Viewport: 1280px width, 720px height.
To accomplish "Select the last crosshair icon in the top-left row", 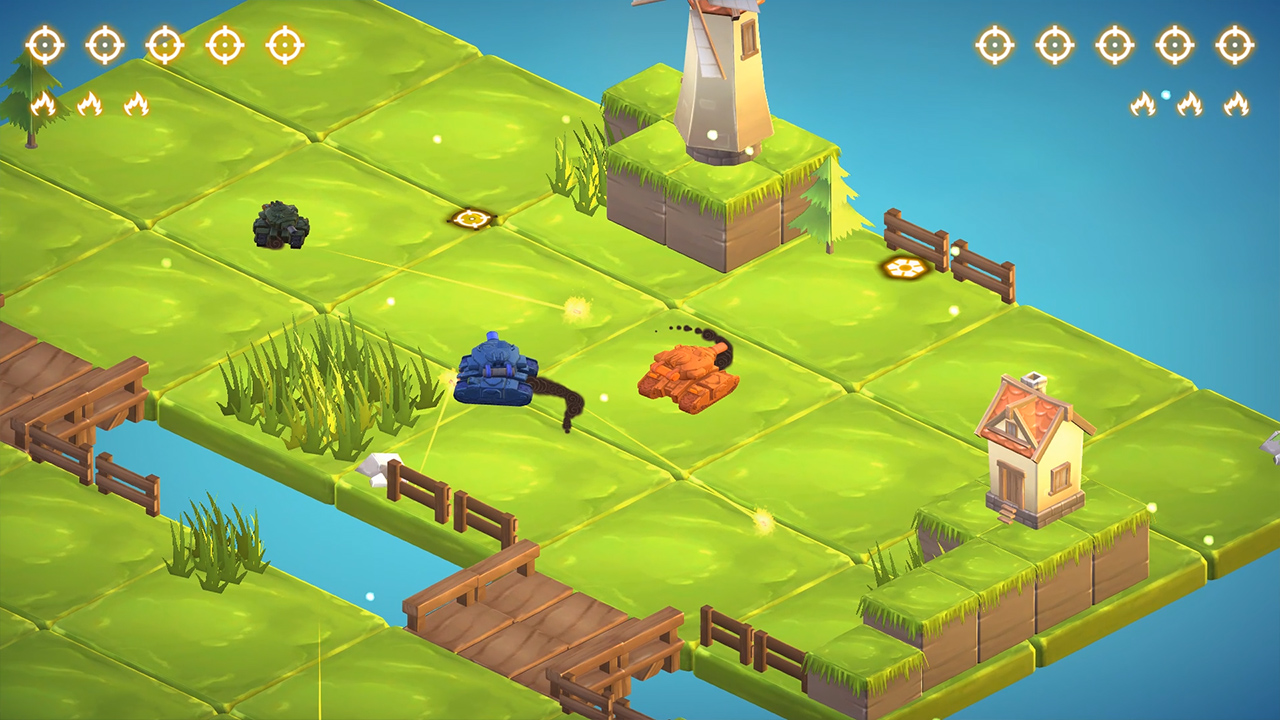I will [287, 44].
